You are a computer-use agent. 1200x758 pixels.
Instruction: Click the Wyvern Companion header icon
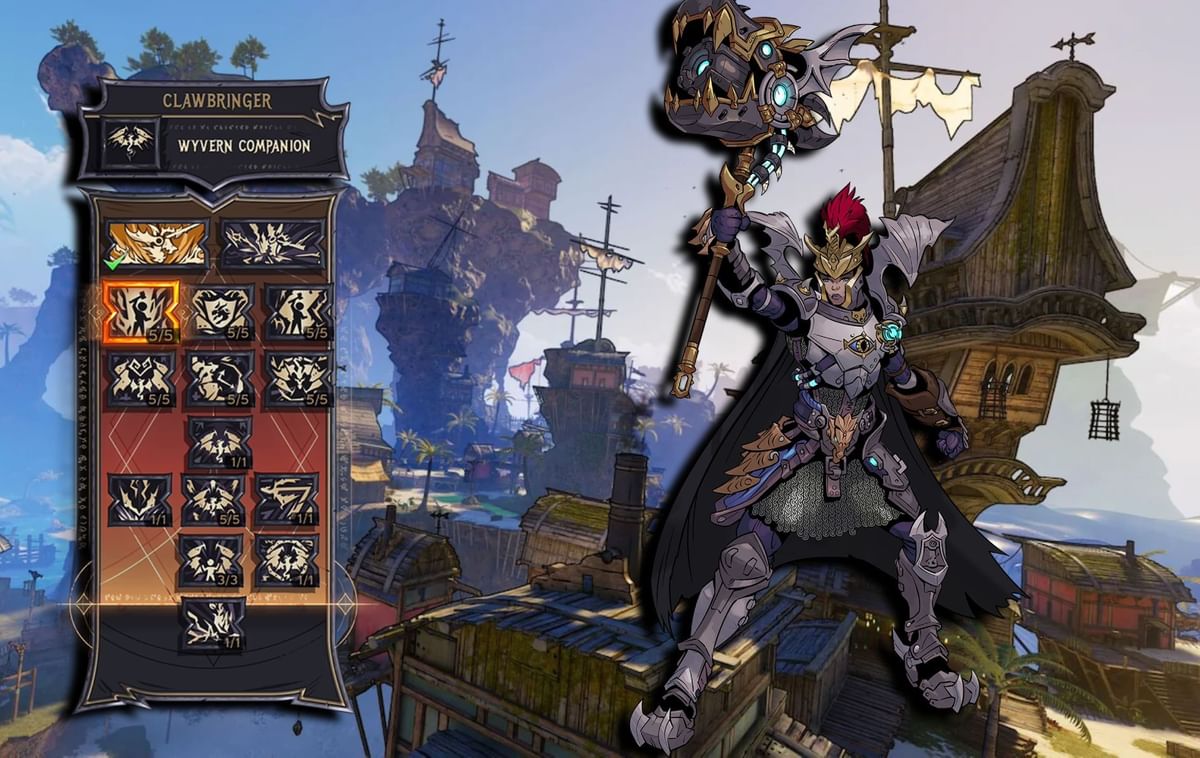132,143
